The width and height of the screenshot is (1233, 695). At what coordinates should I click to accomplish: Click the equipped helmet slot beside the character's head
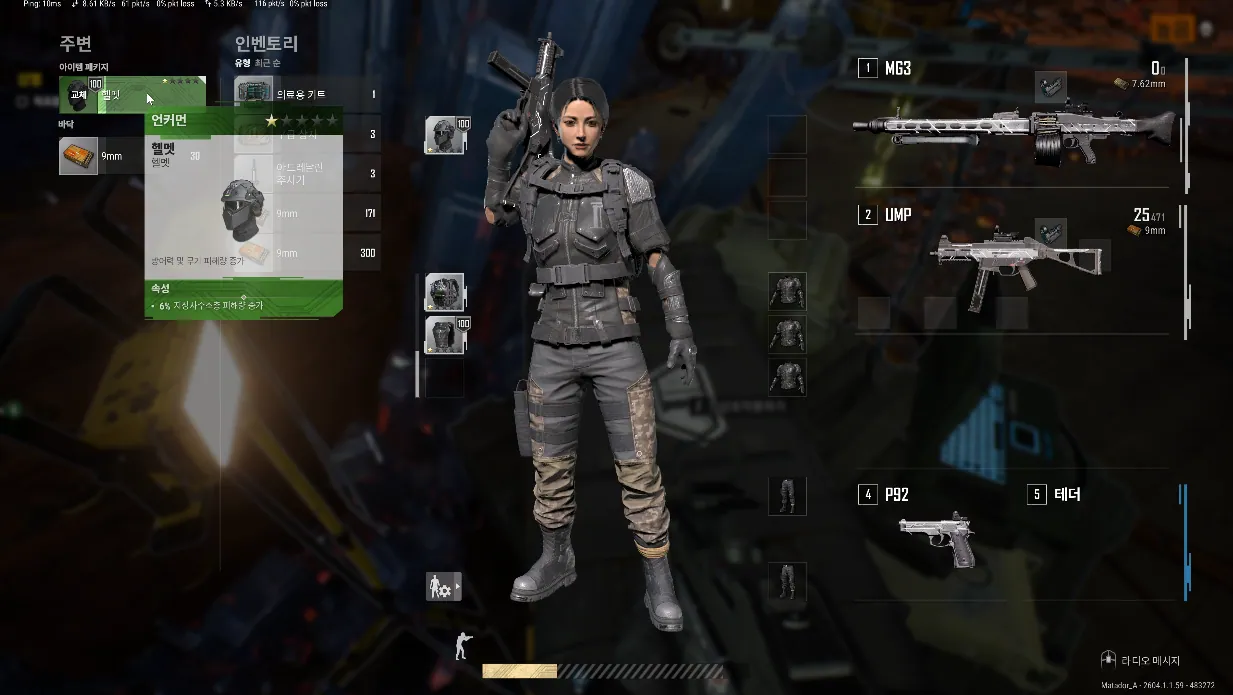[443, 135]
